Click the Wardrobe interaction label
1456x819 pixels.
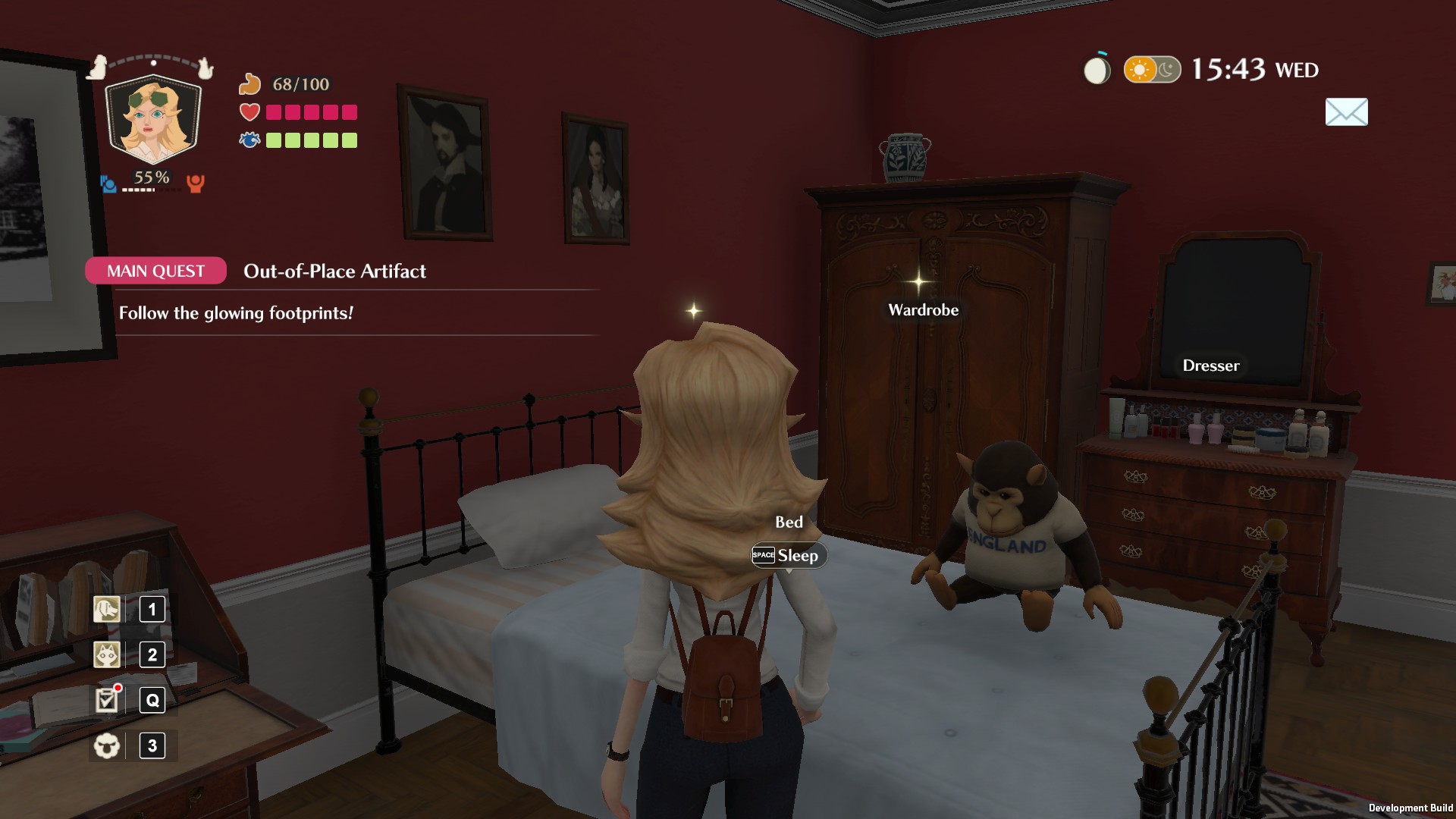coord(922,309)
